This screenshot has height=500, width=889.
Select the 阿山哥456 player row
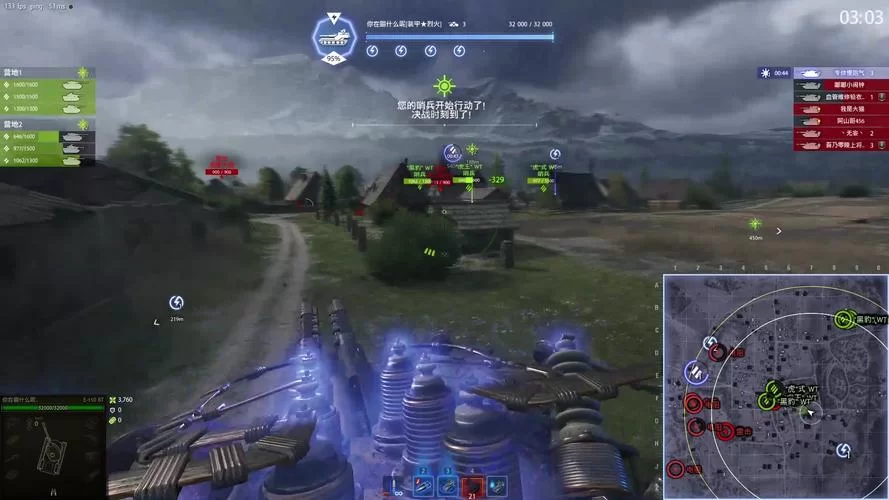pos(840,121)
